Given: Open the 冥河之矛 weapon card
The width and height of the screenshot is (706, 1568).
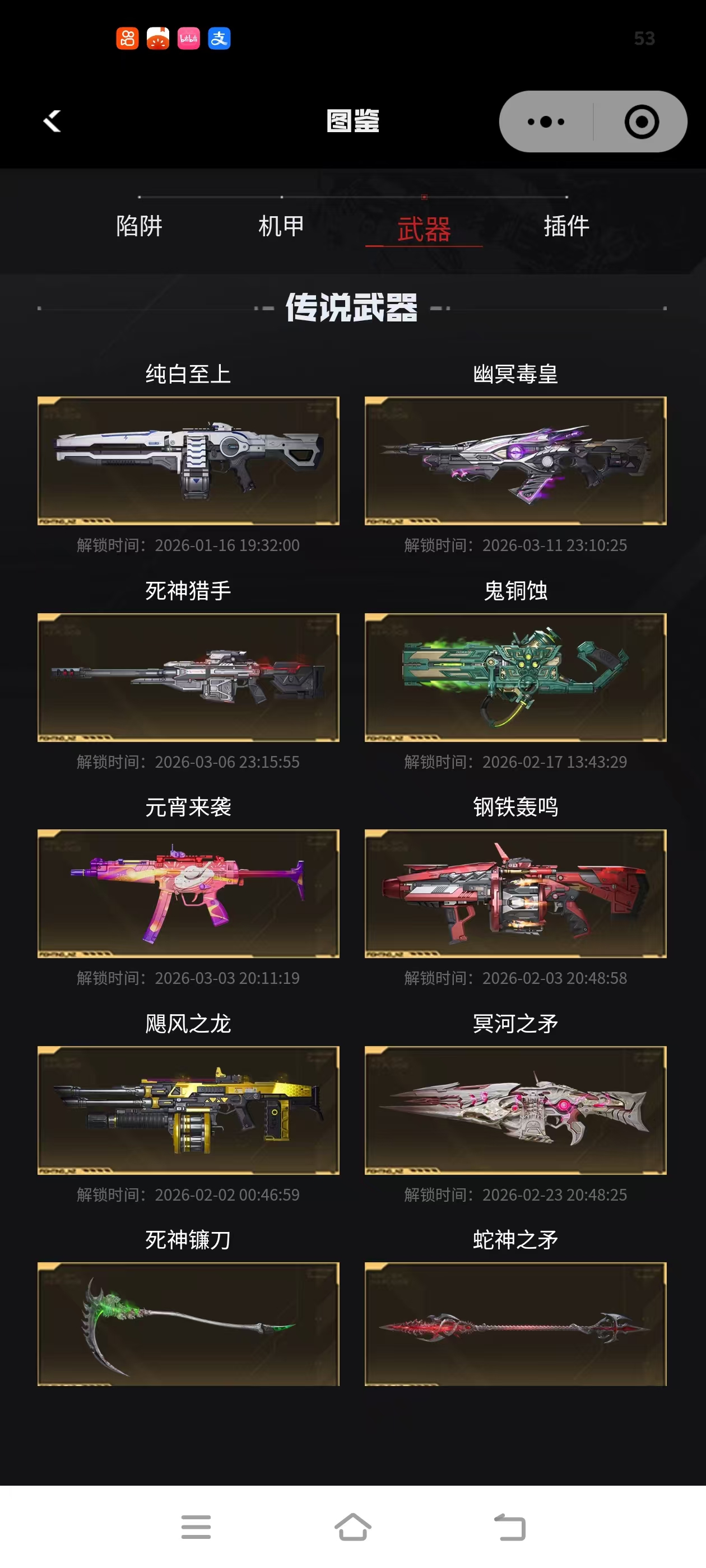Looking at the screenshot, I should (515, 1110).
